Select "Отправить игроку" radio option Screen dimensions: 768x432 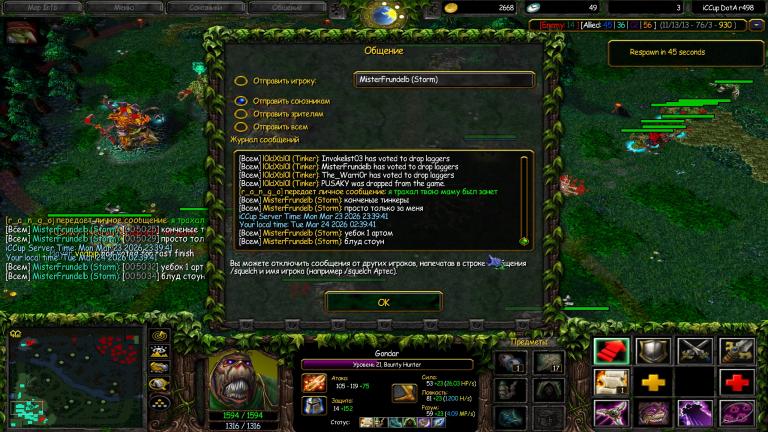click(x=241, y=81)
